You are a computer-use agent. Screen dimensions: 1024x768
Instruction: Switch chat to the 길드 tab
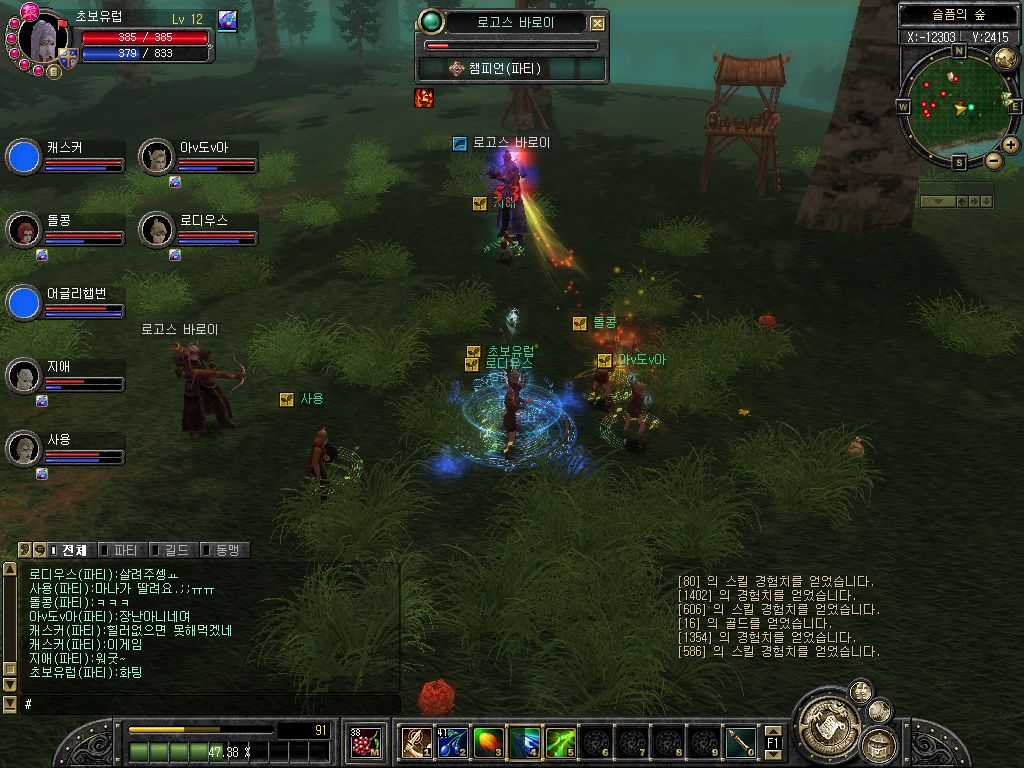(x=174, y=550)
